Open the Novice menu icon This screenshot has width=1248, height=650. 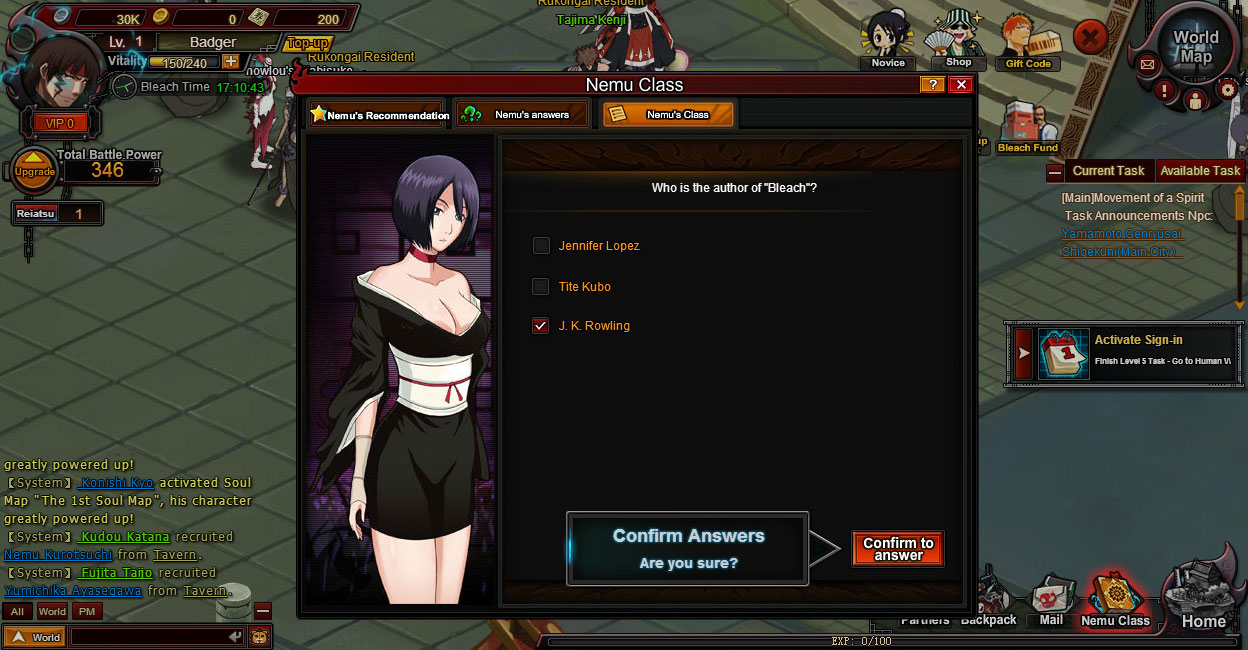[887, 40]
